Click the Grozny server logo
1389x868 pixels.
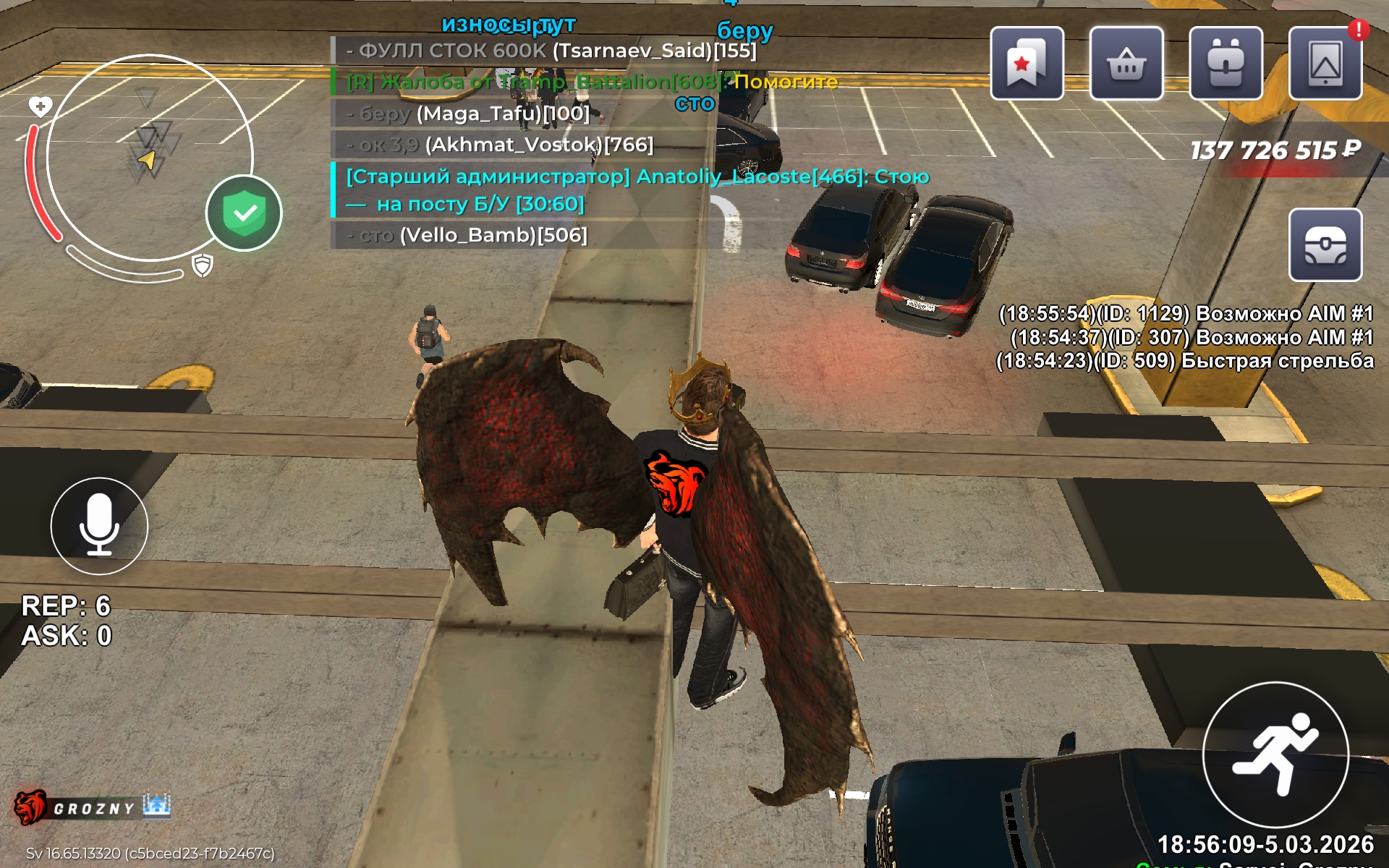92,807
